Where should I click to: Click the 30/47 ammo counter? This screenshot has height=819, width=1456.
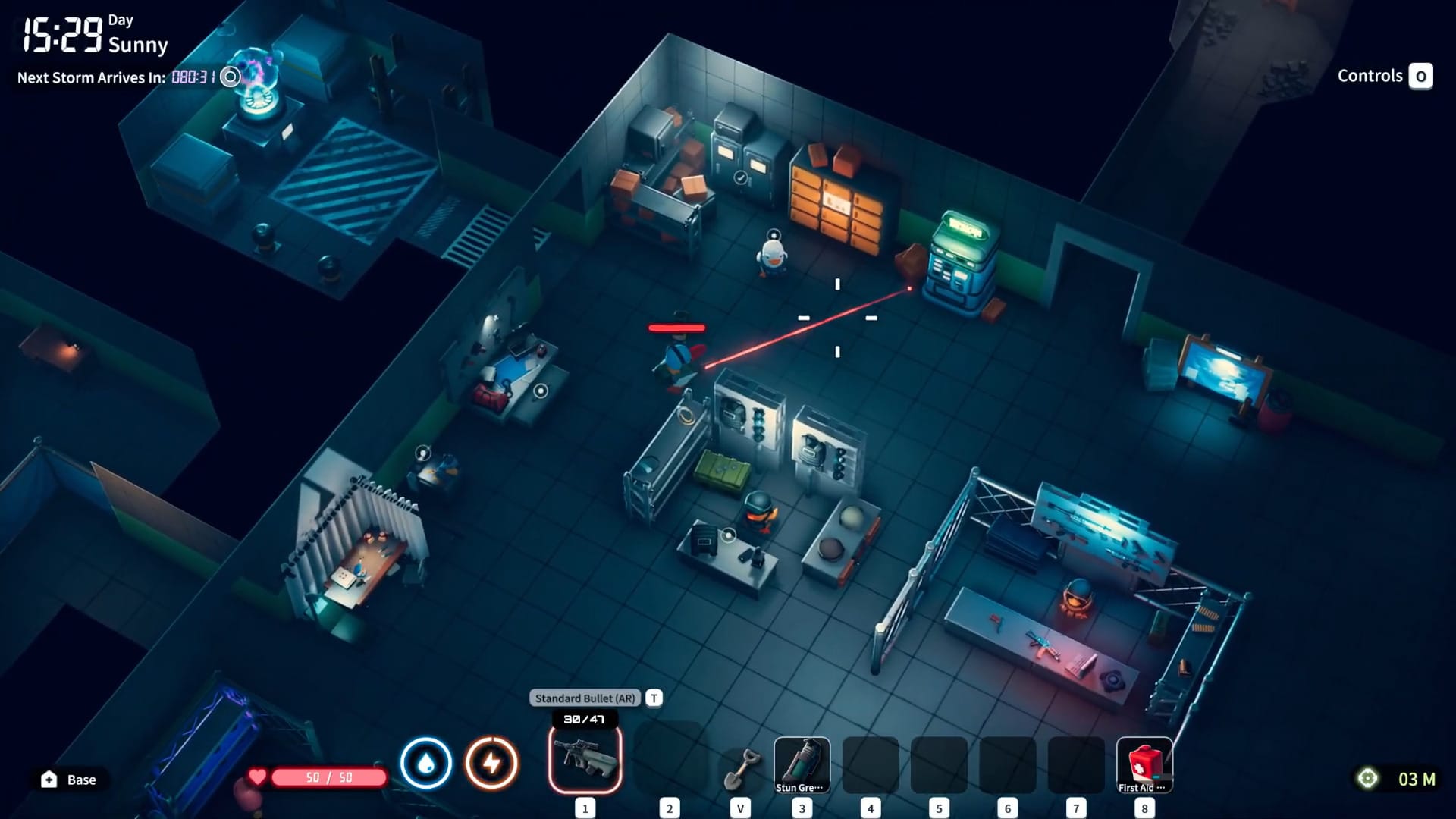585,719
